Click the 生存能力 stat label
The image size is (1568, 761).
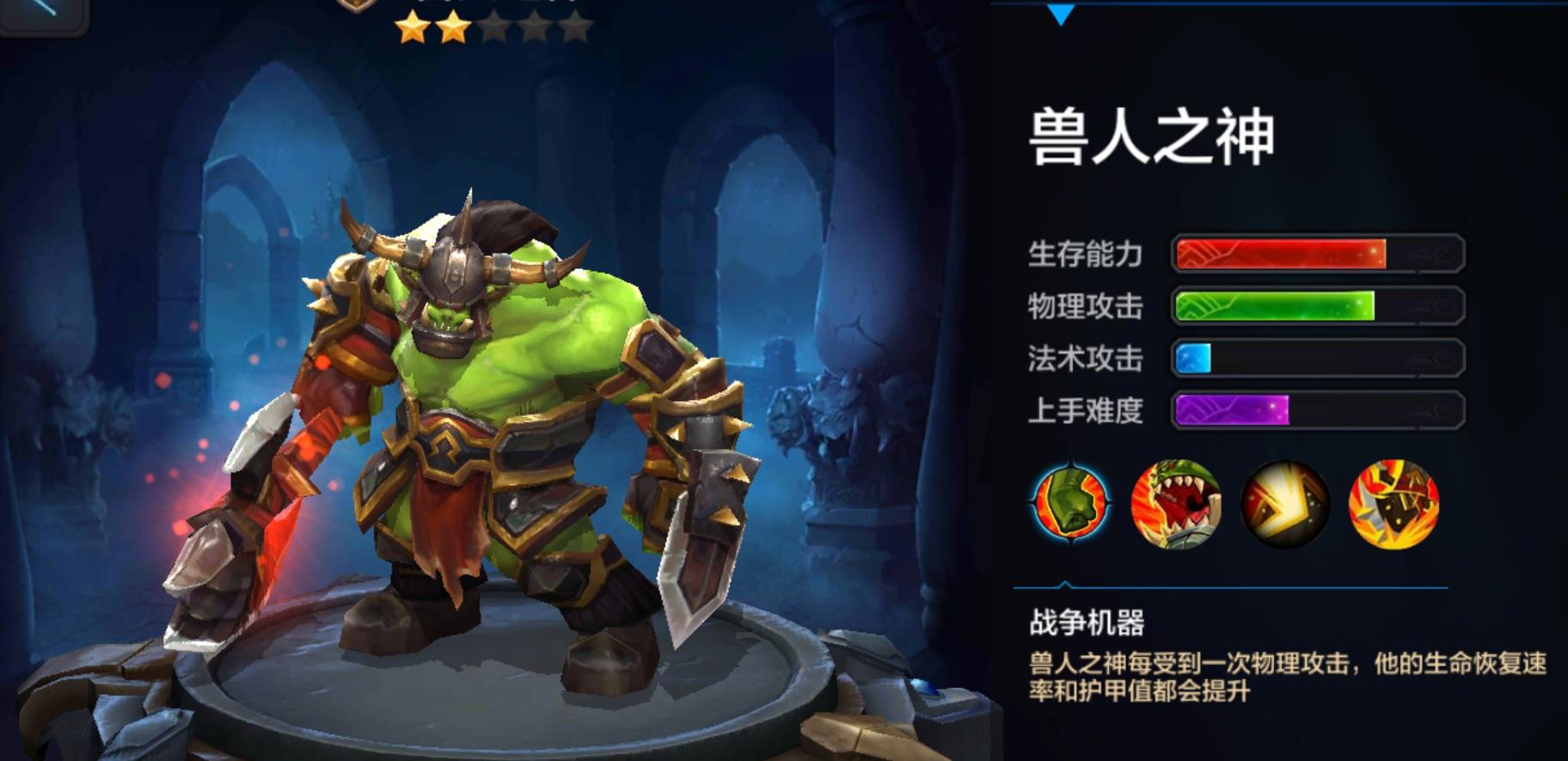click(1085, 255)
